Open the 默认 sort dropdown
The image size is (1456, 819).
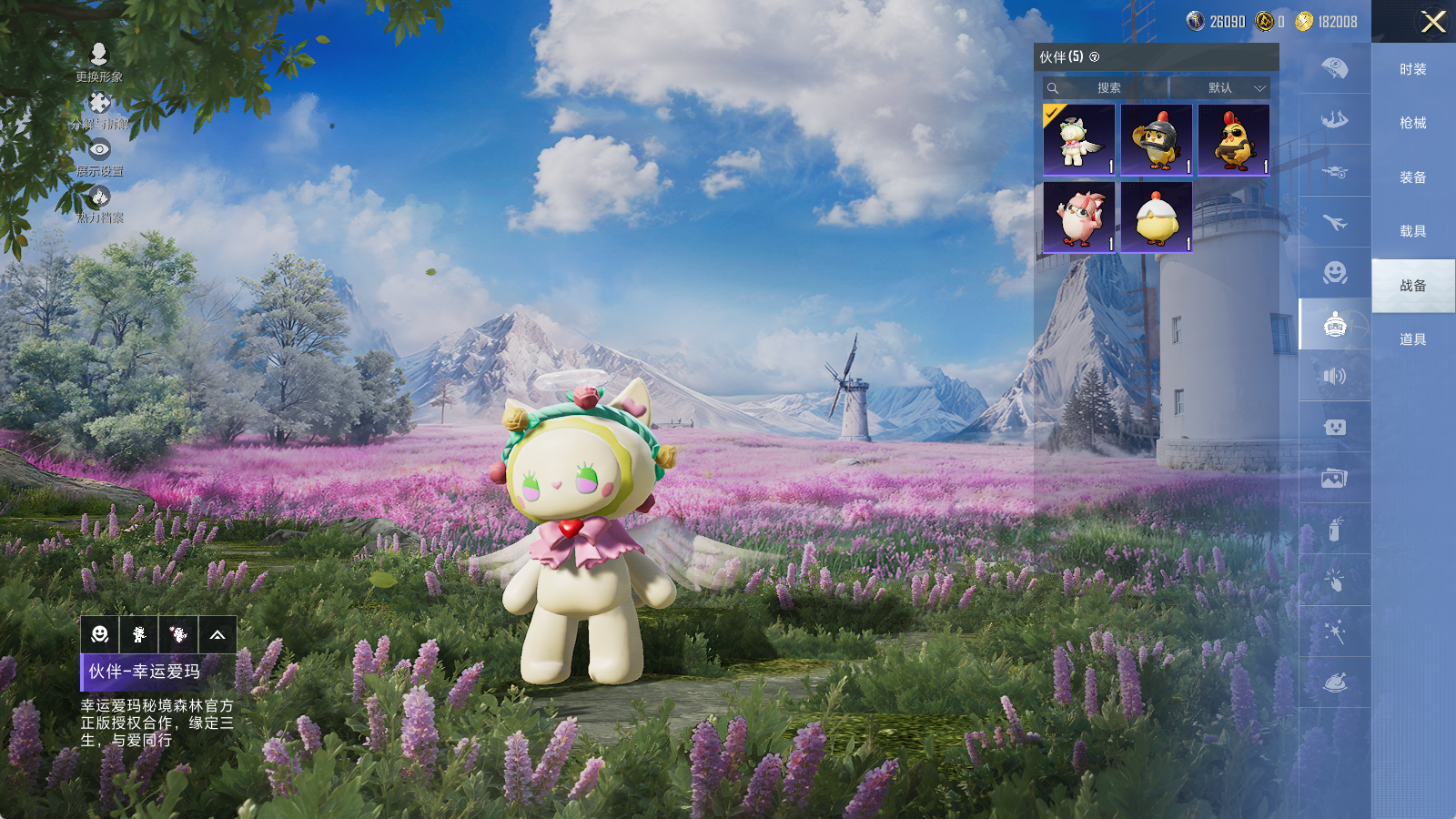(x=1221, y=88)
